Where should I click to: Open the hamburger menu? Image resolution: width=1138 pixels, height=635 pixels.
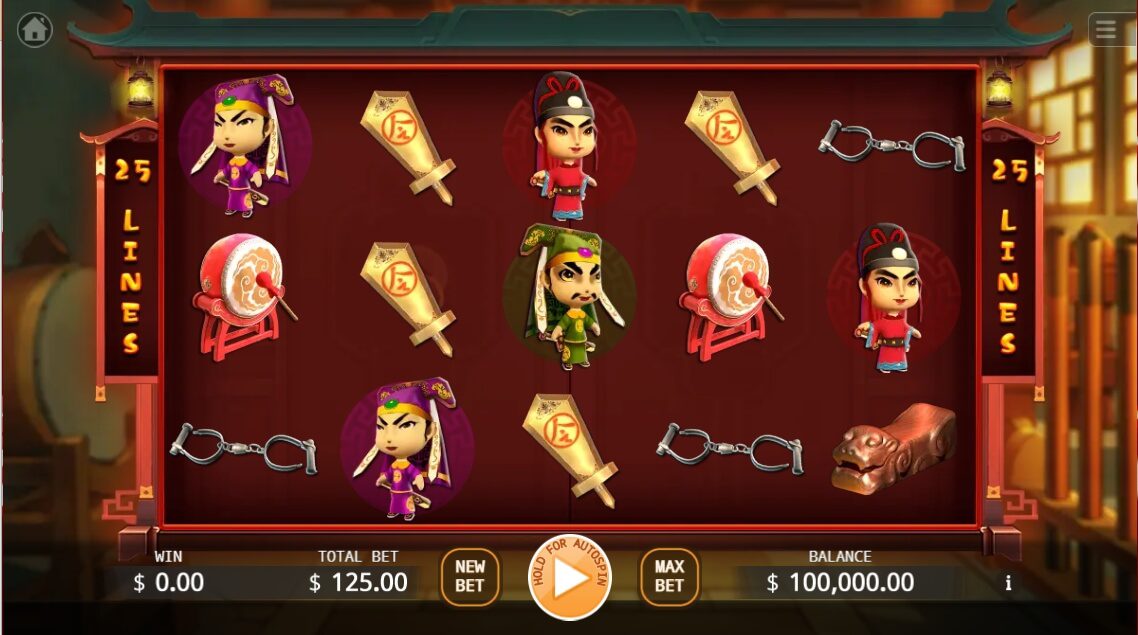1106,30
